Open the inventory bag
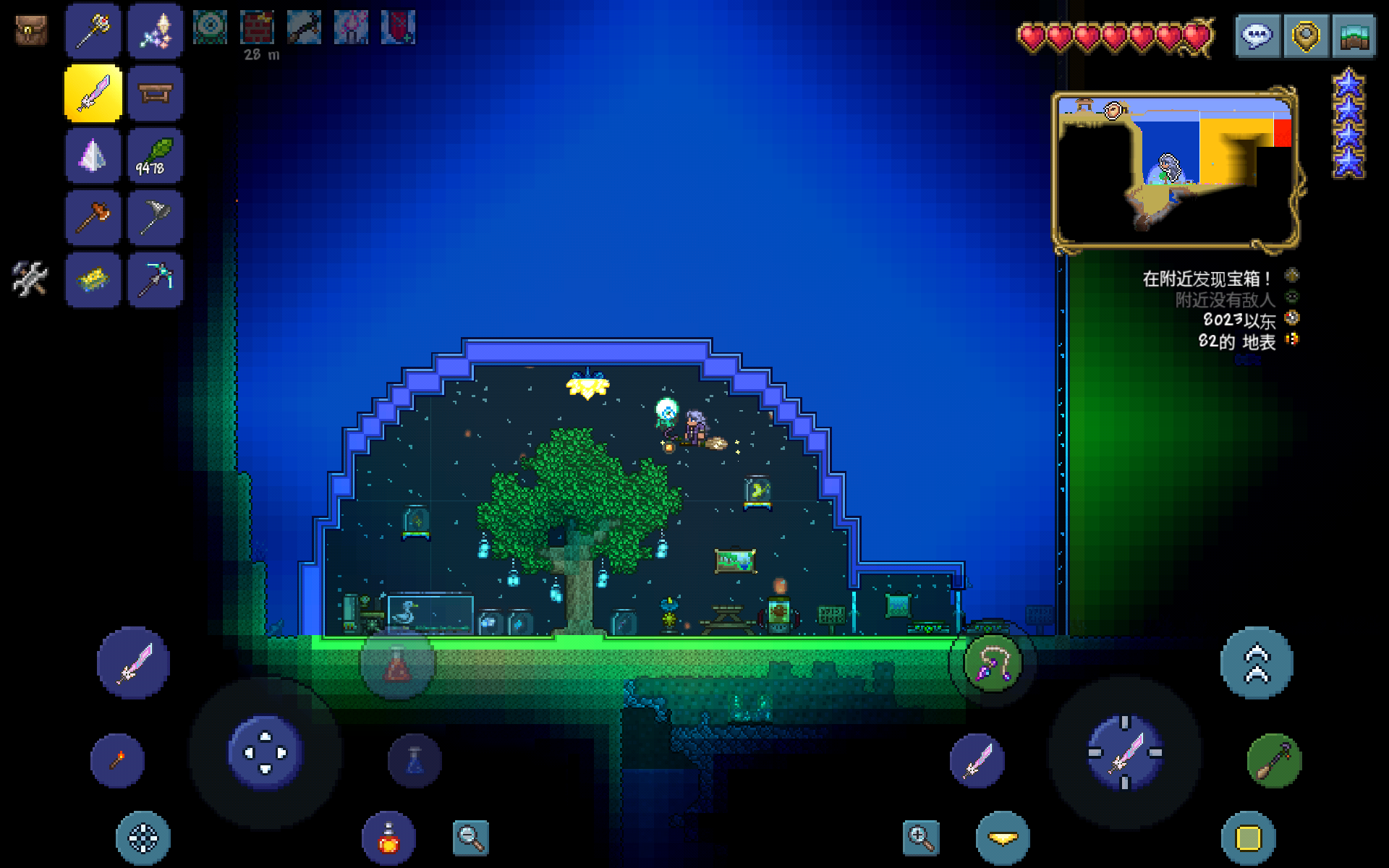 pyautogui.click(x=31, y=30)
